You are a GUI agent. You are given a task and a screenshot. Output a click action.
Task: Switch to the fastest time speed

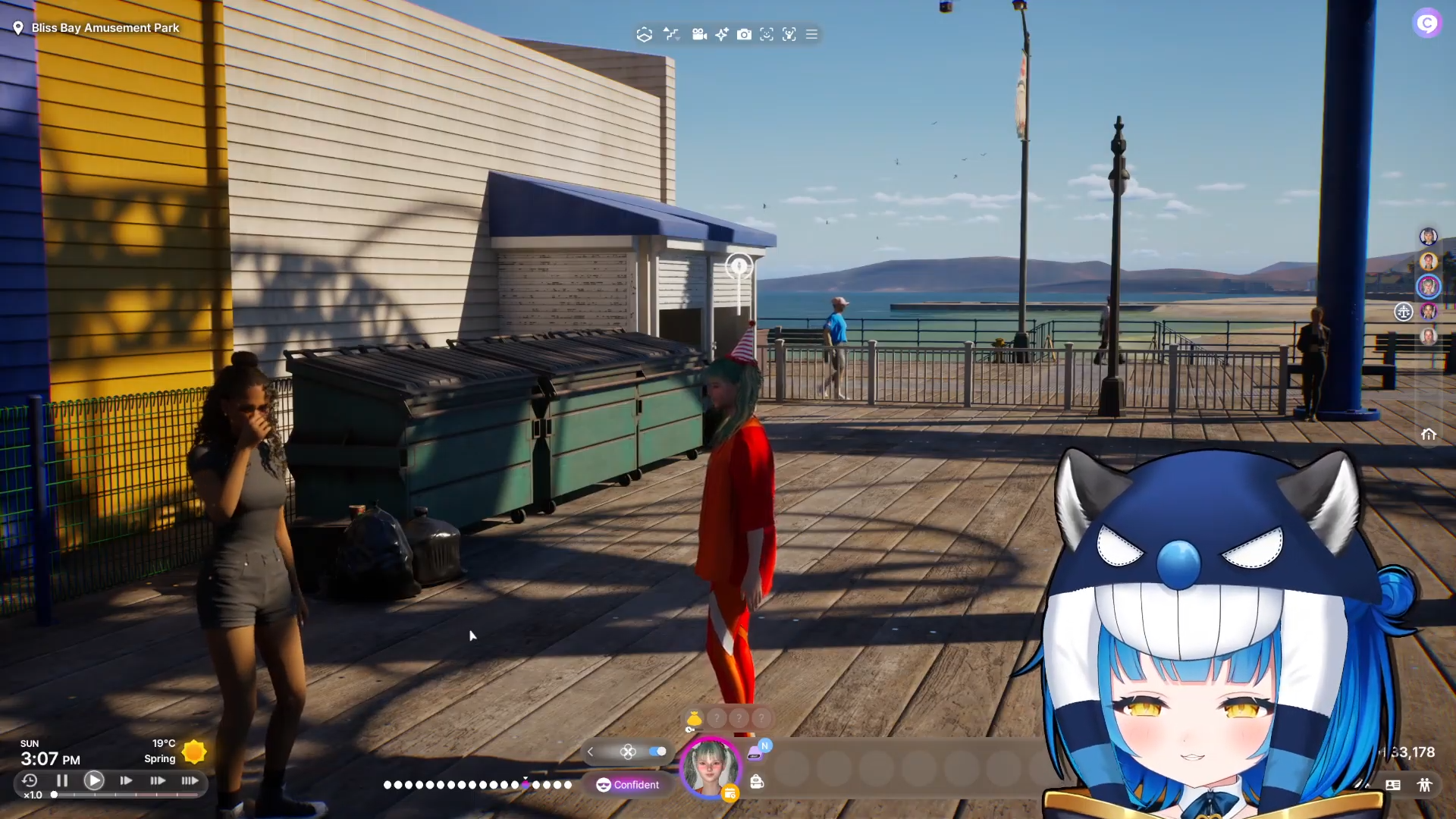(x=190, y=780)
